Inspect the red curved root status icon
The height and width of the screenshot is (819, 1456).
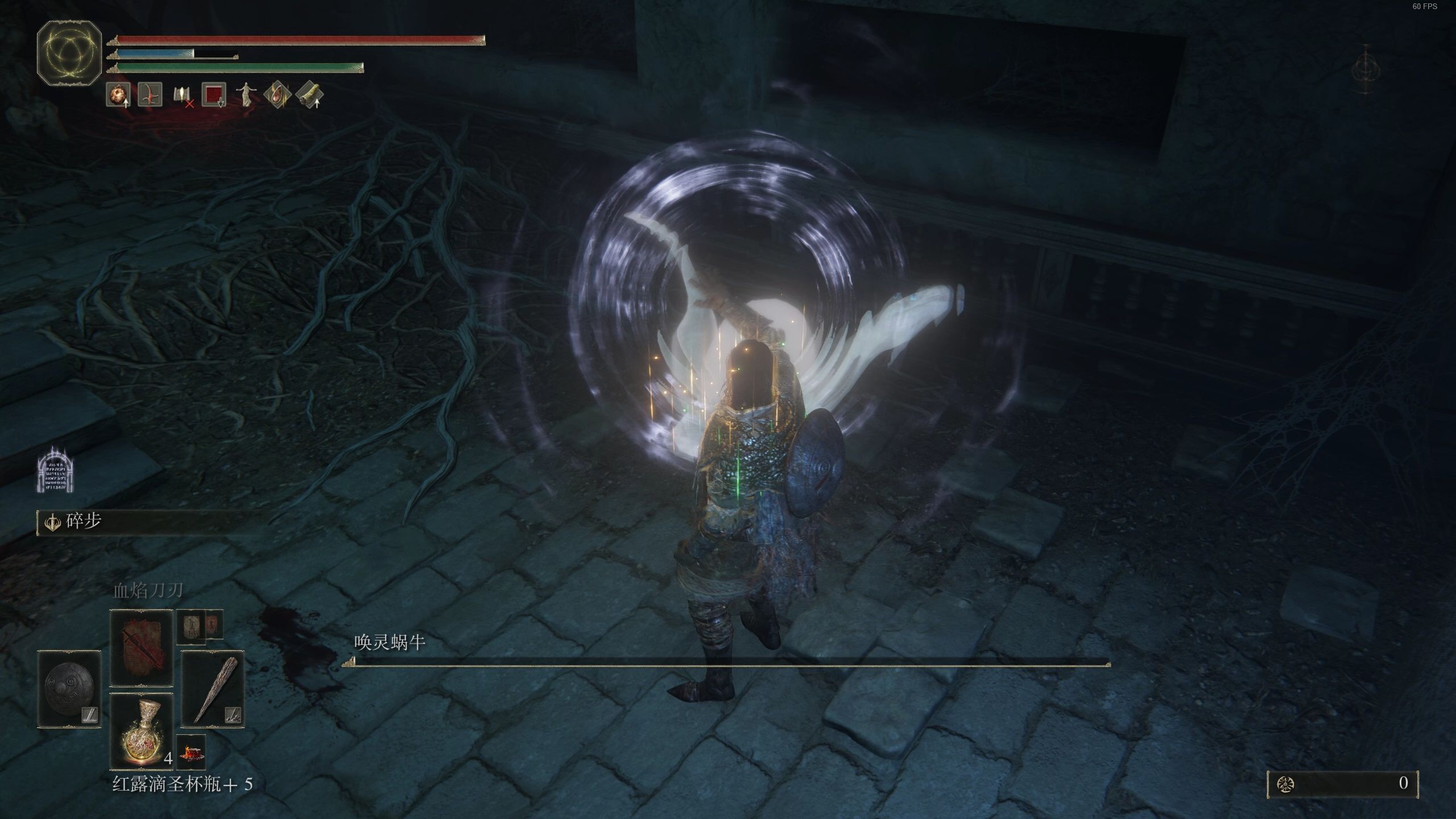point(150,94)
